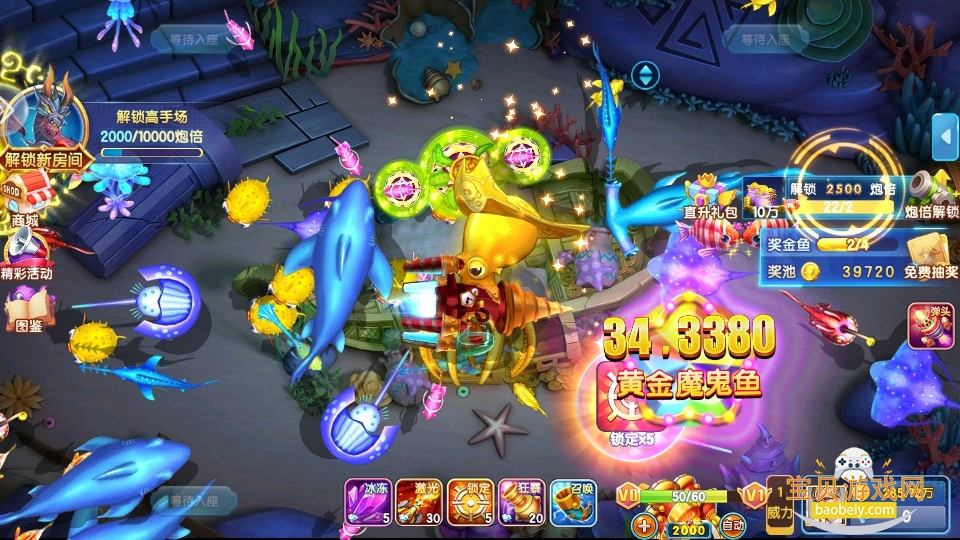Increase cannon power with the plus button

(645, 524)
